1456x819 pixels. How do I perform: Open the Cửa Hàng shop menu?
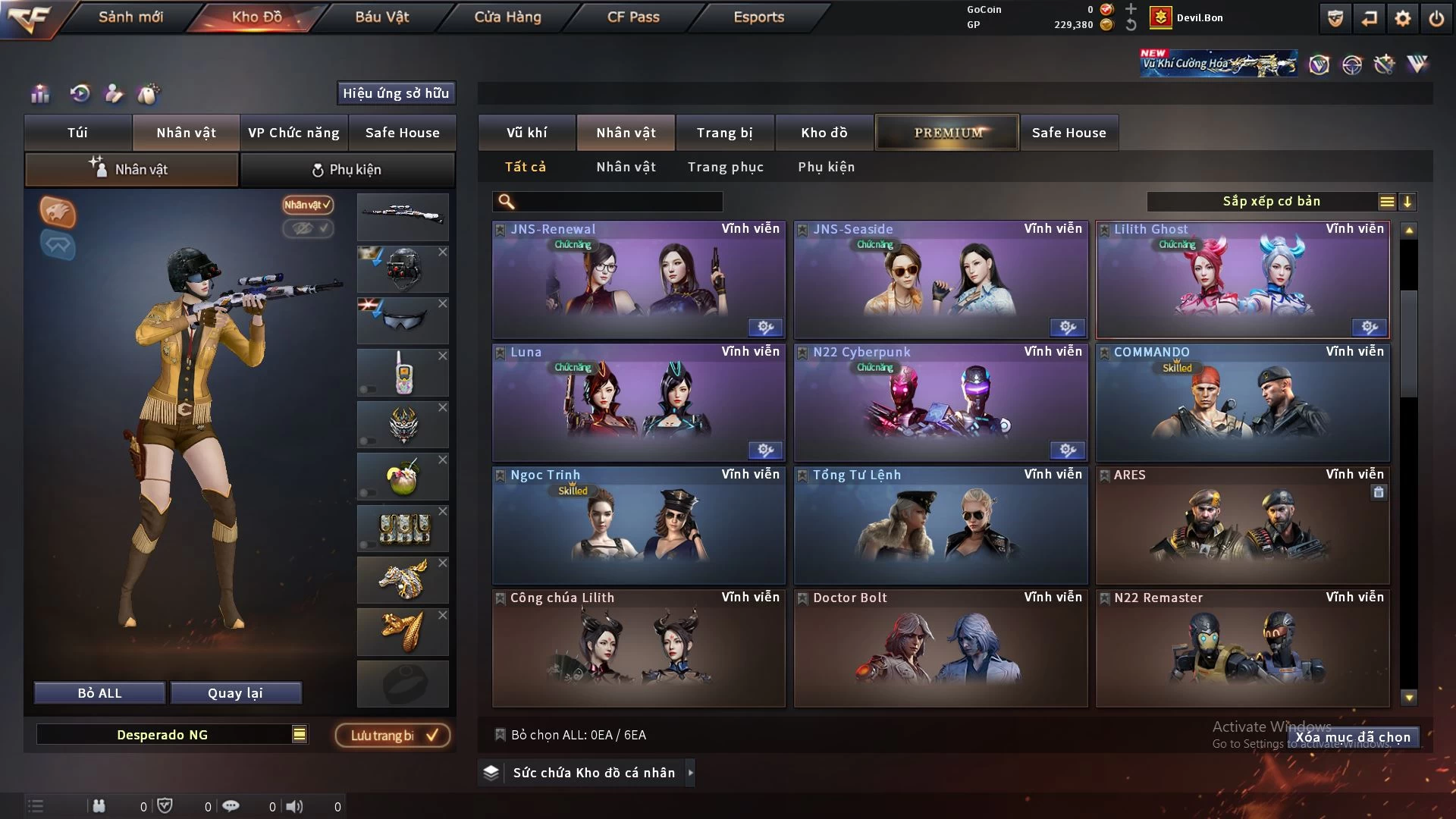click(x=507, y=17)
